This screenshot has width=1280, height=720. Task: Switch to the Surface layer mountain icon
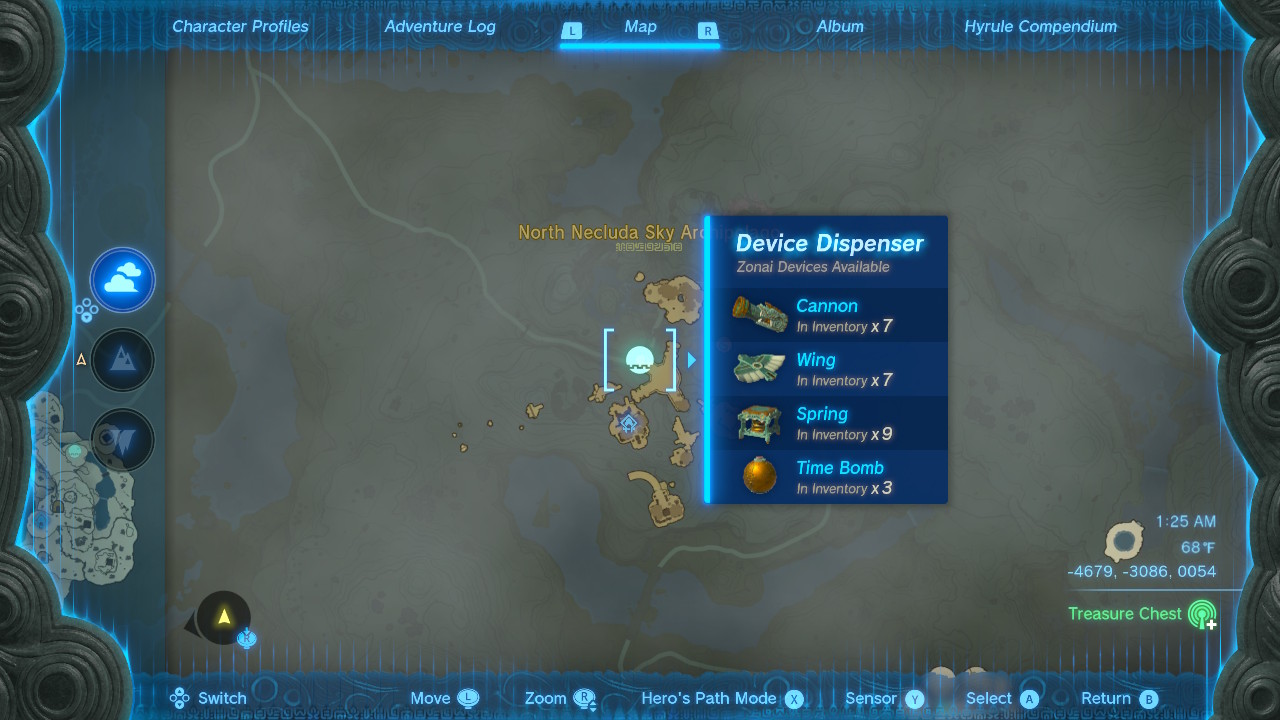123,360
